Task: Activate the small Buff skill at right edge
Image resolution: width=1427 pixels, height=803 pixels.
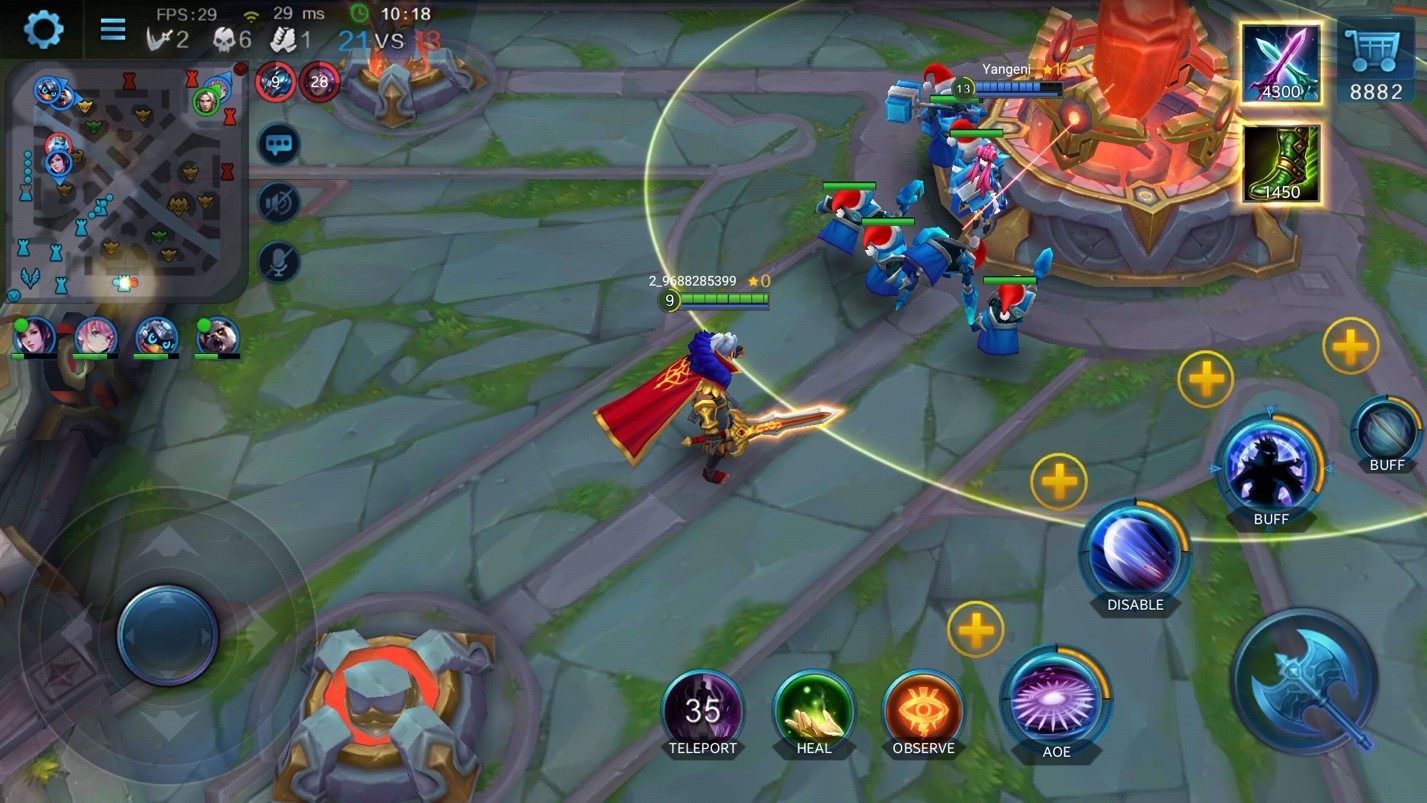Action: coord(1387,432)
